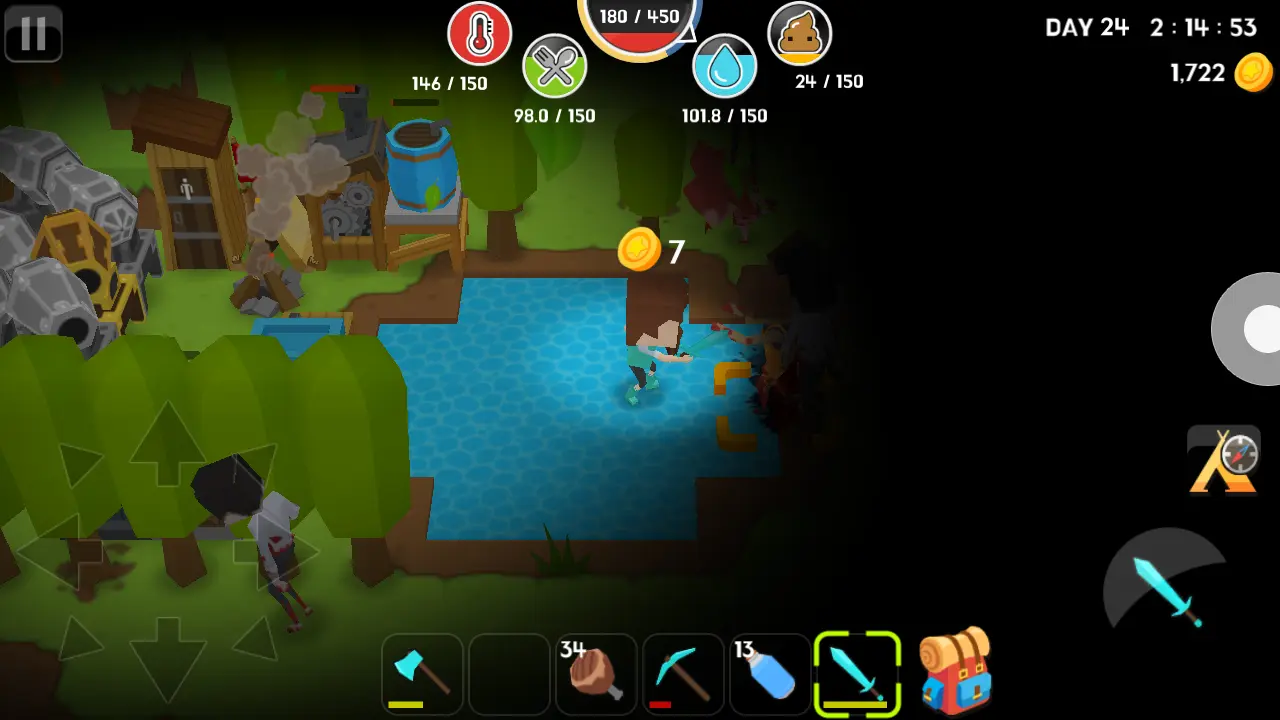Screen dimensions: 1280x720
Task: Tap the up arrow on the movement pad
Action: coord(166,443)
